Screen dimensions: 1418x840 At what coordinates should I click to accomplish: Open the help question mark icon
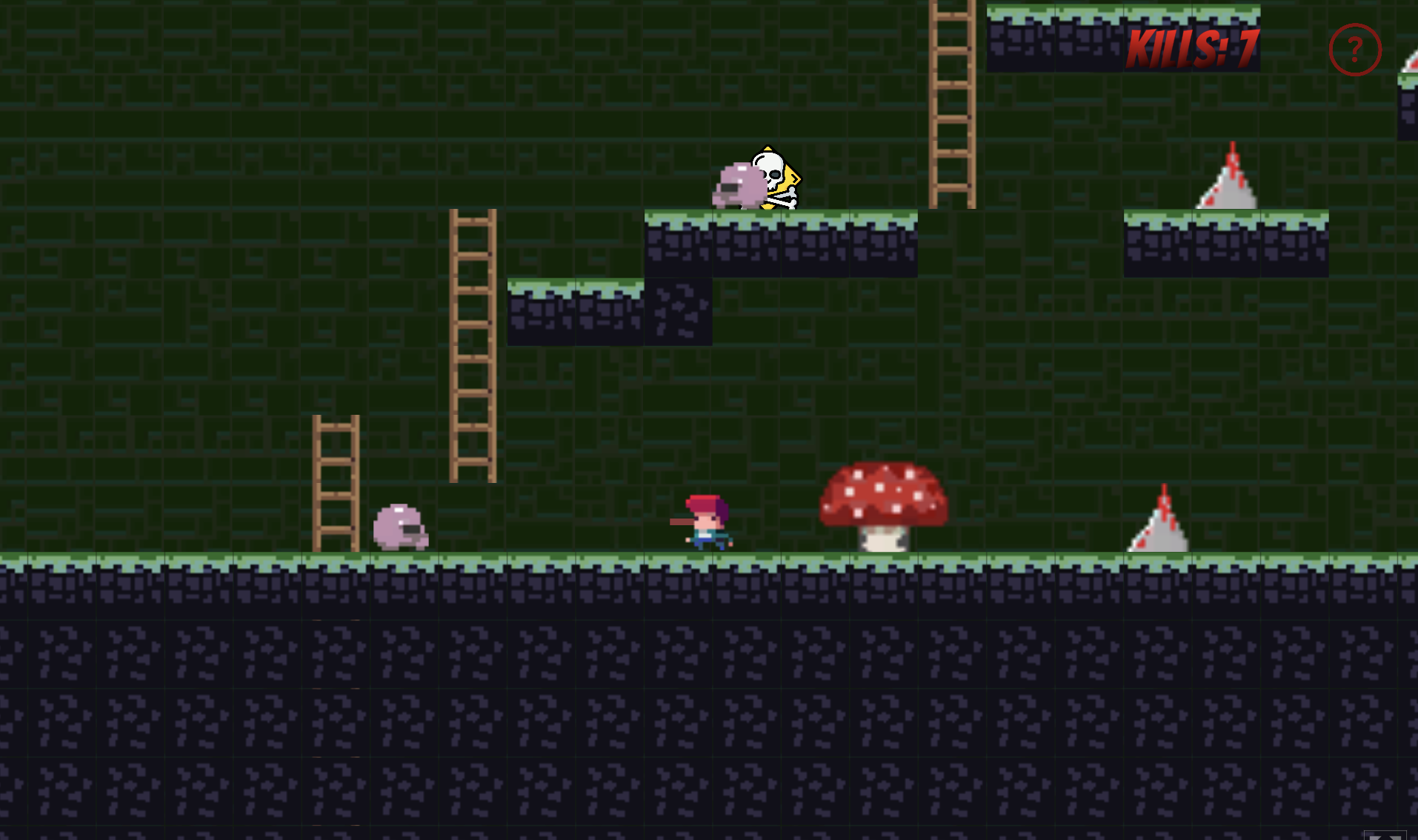(x=1355, y=50)
